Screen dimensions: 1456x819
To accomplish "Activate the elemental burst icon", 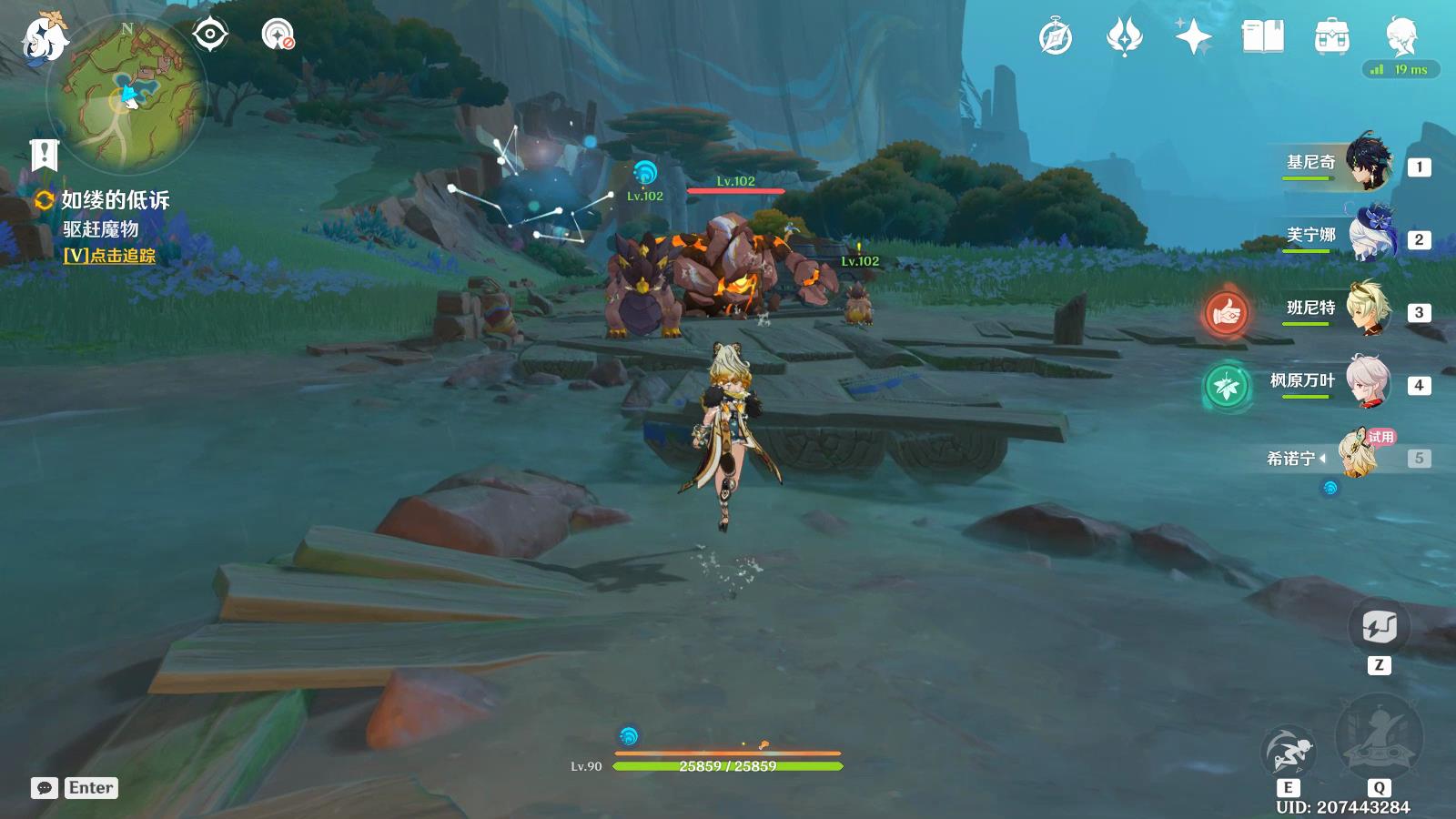I will (1378, 739).
